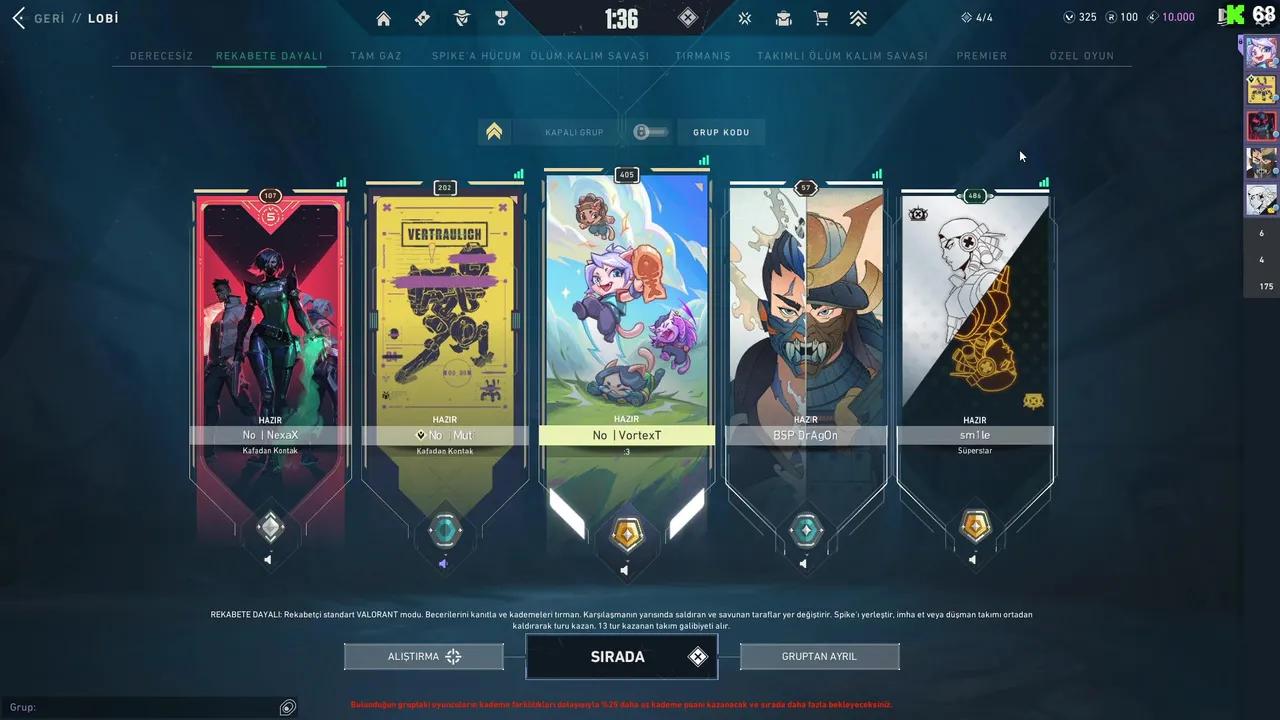Switch to the TAM GAZ game mode tab
Viewport: 1280px width, 720px height.
[x=375, y=56]
